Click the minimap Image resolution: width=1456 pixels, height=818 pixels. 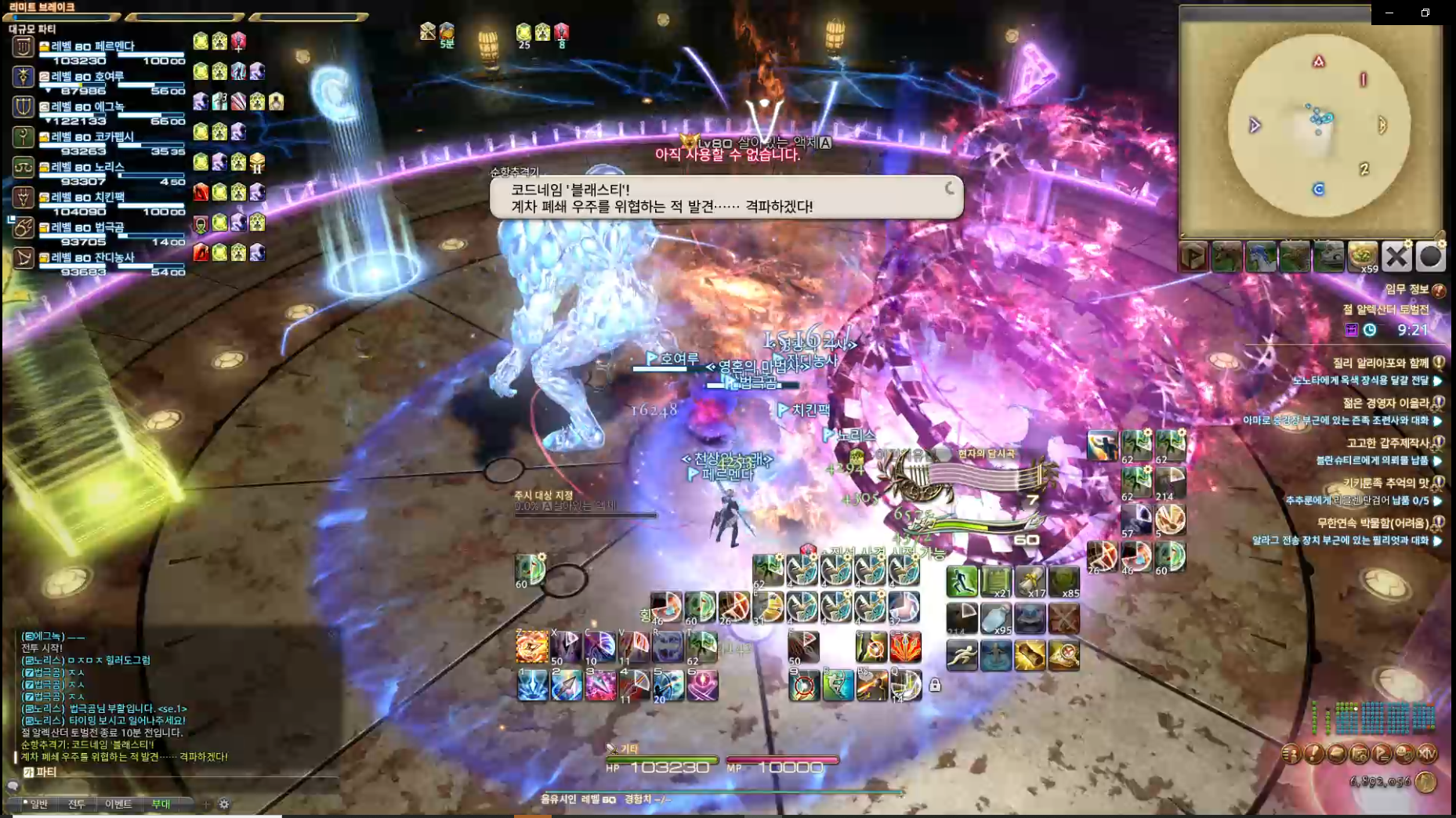[1318, 125]
